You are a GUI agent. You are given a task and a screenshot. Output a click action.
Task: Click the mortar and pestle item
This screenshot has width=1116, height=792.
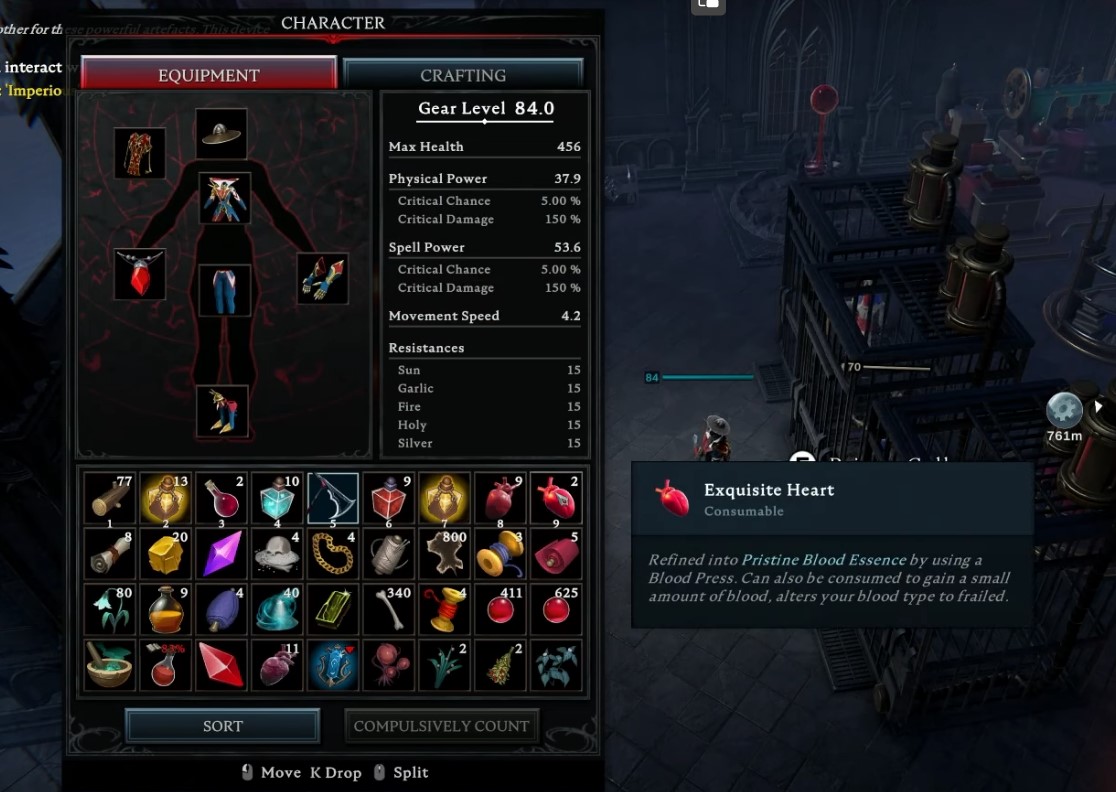pyautogui.click(x=110, y=665)
